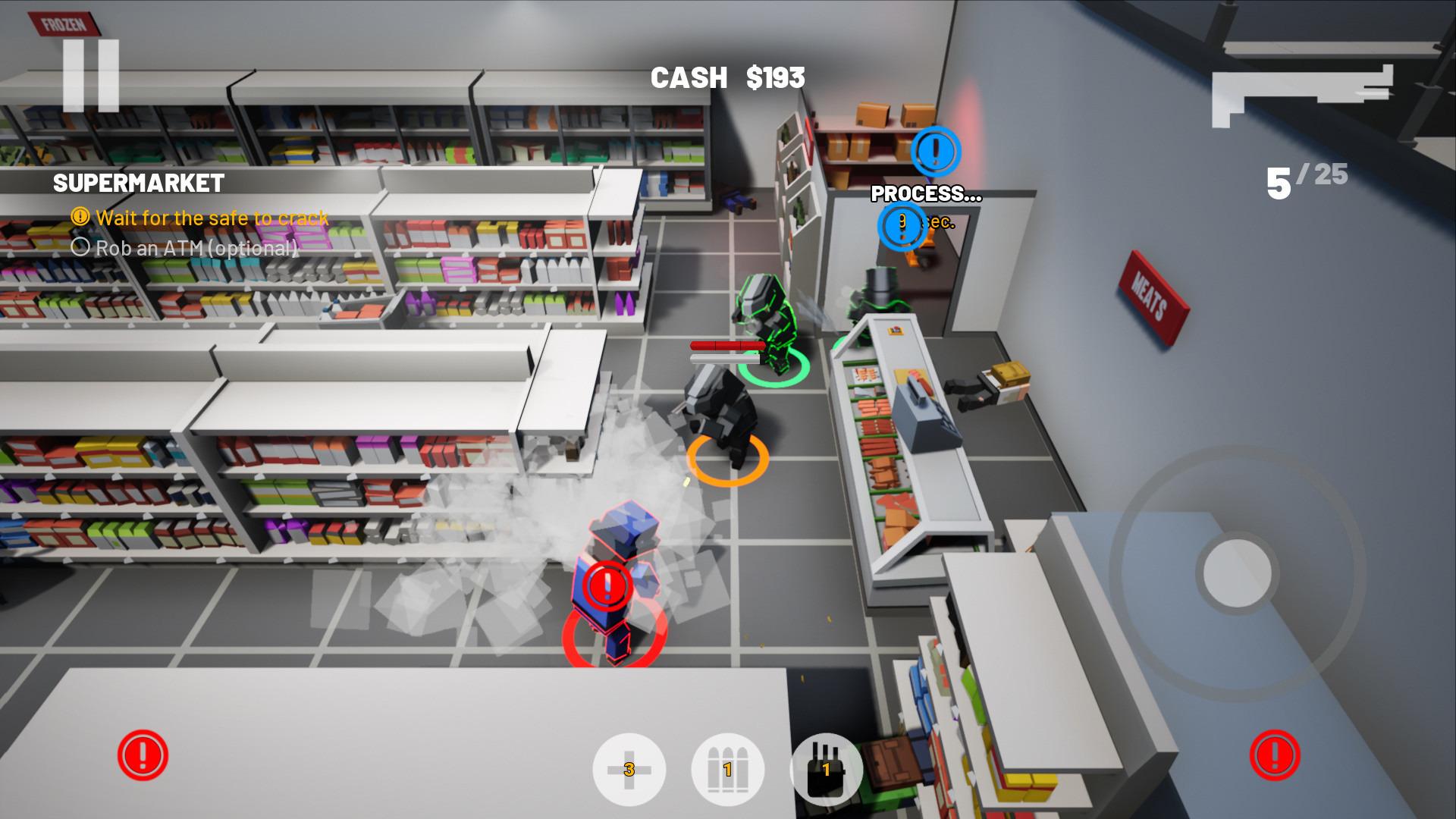The width and height of the screenshot is (1456, 819).
Task: Click the 'Wait for the safe to crack' objective text
Action: point(211,218)
